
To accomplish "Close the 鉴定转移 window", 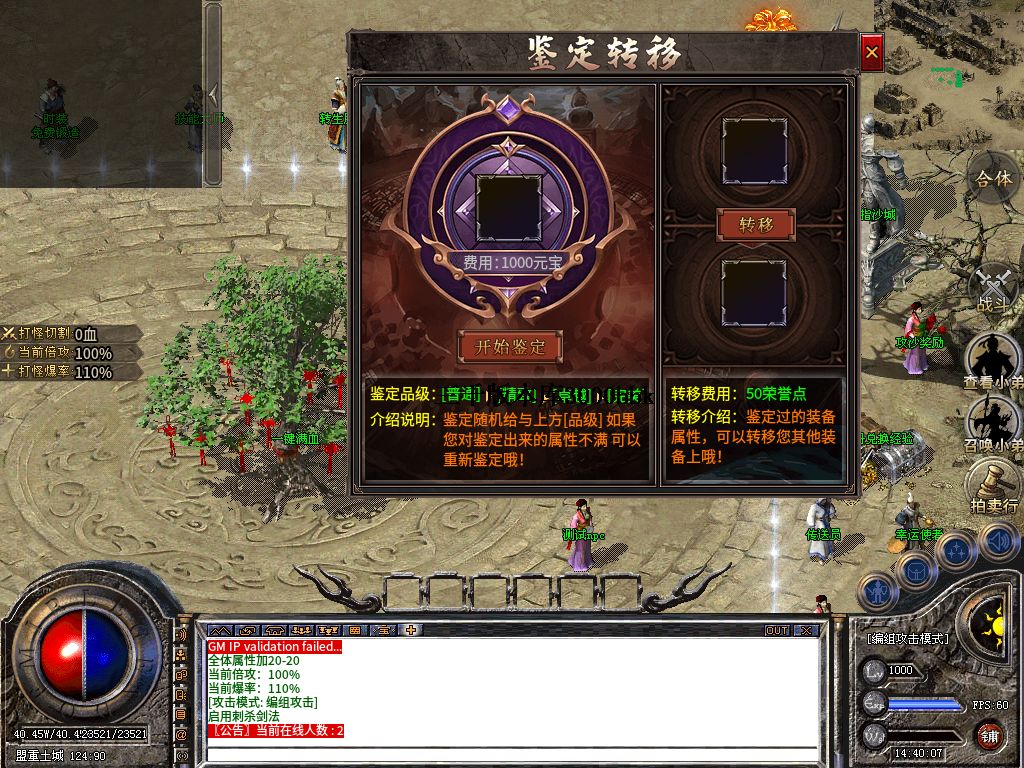I will coord(872,52).
